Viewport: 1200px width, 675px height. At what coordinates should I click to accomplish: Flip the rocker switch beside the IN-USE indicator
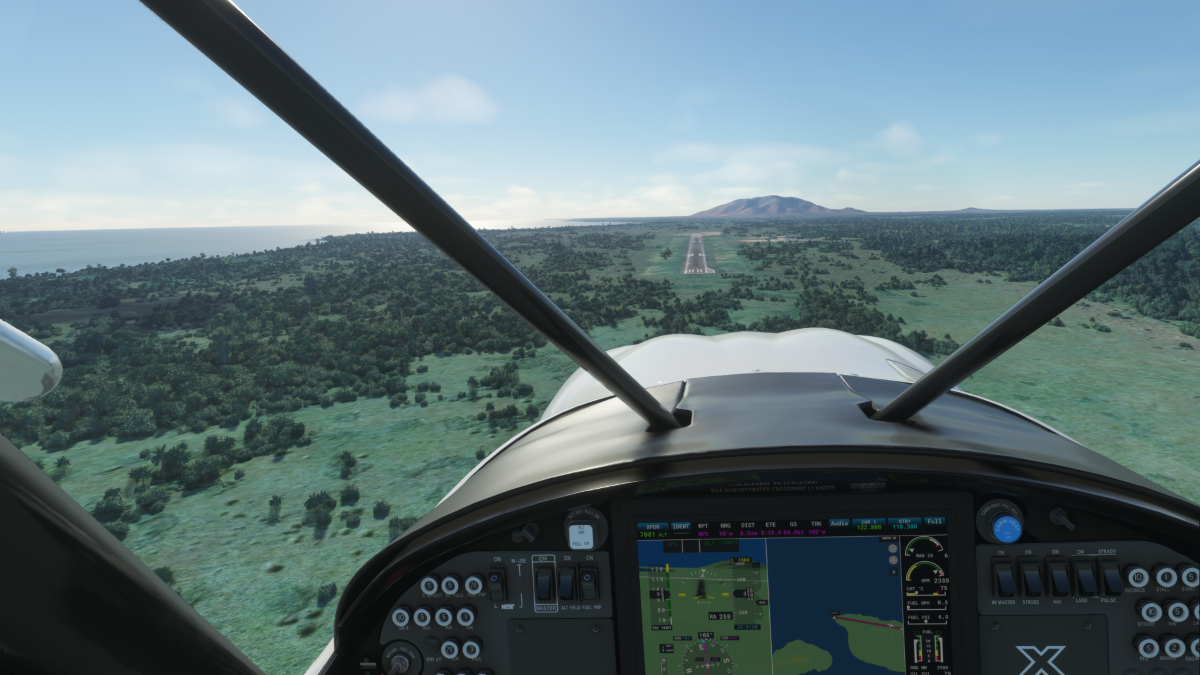pos(496,584)
